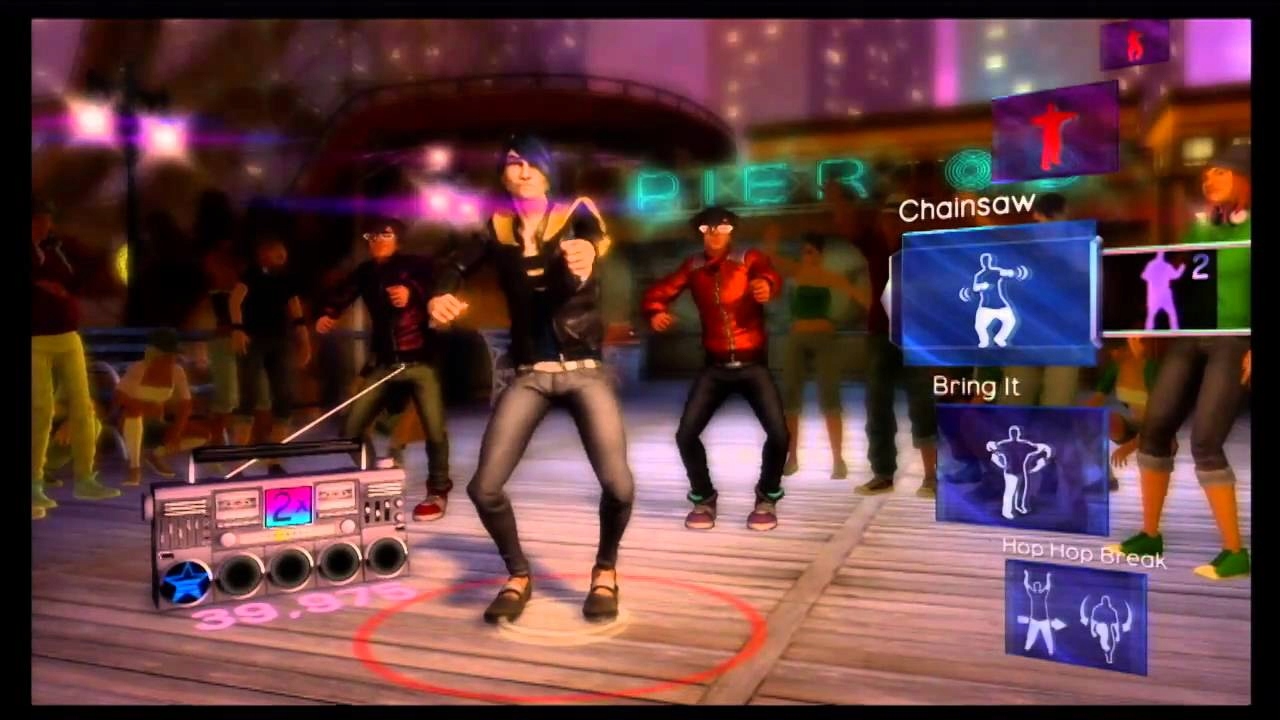Select the small move card at top right
1280x720 pixels.
[x=1136, y=45]
